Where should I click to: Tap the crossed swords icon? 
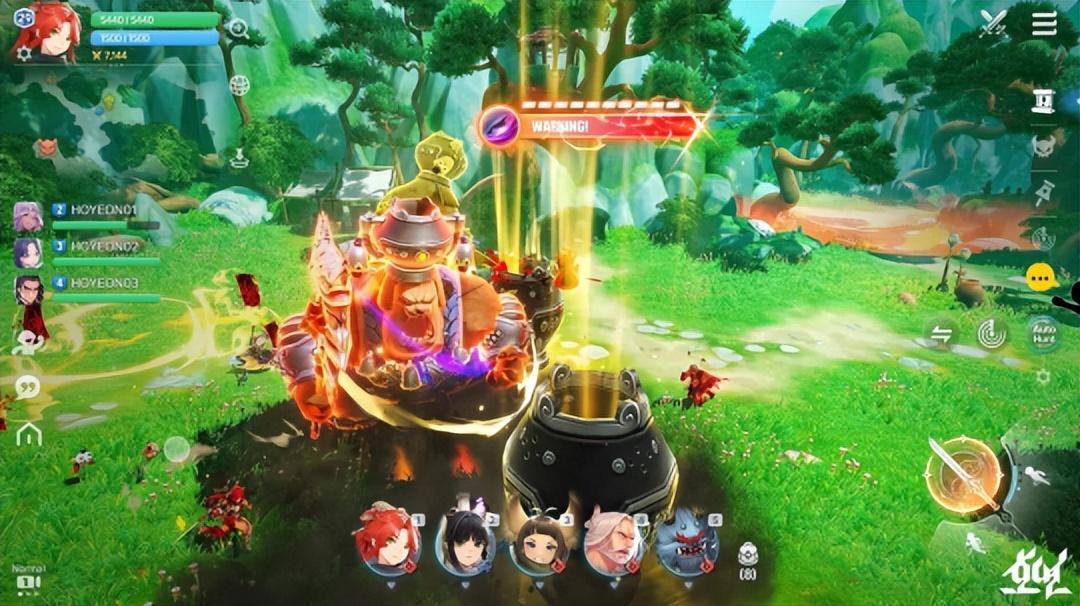(993, 23)
